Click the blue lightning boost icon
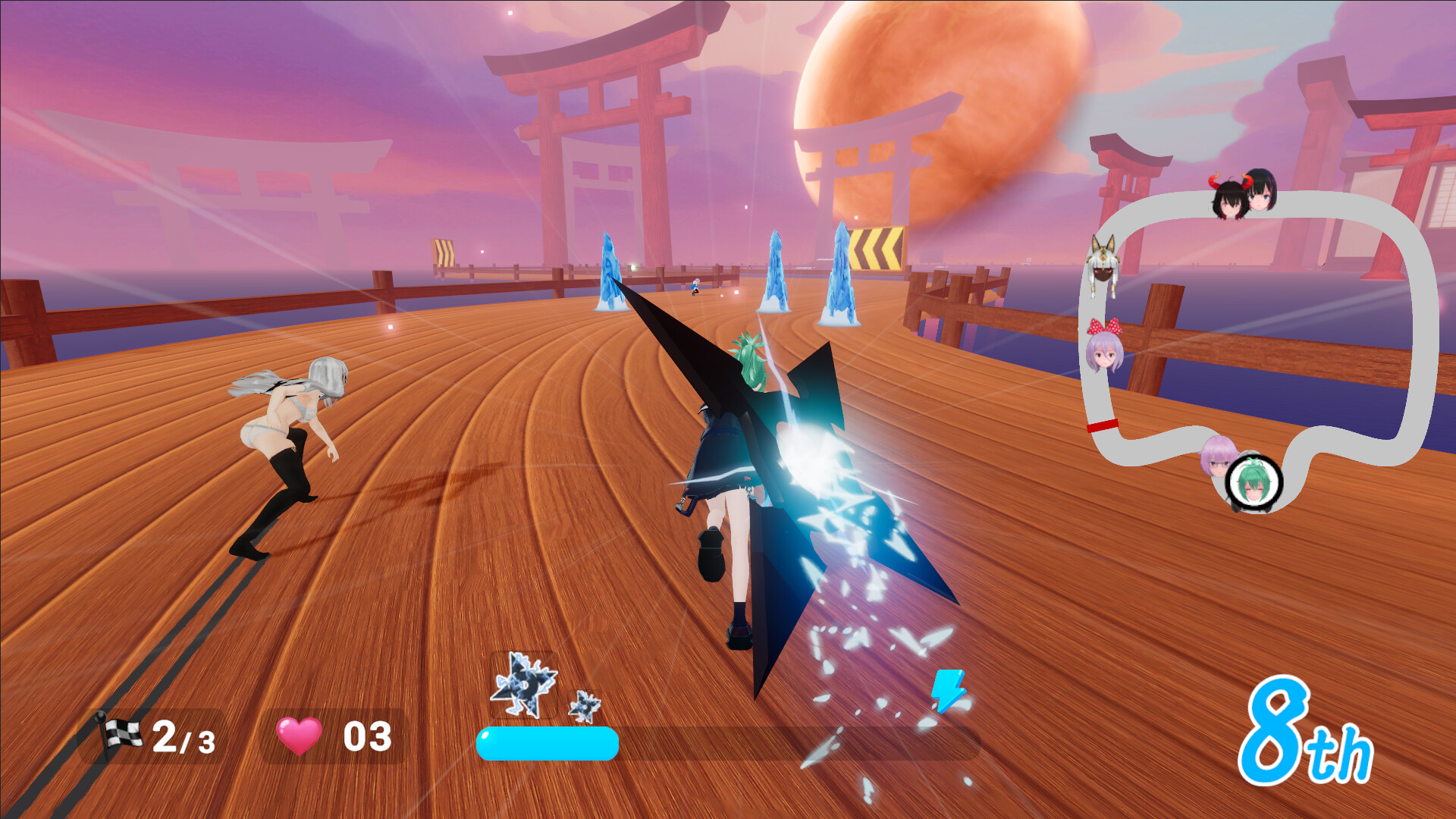Image resolution: width=1456 pixels, height=819 pixels. coord(948,690)
